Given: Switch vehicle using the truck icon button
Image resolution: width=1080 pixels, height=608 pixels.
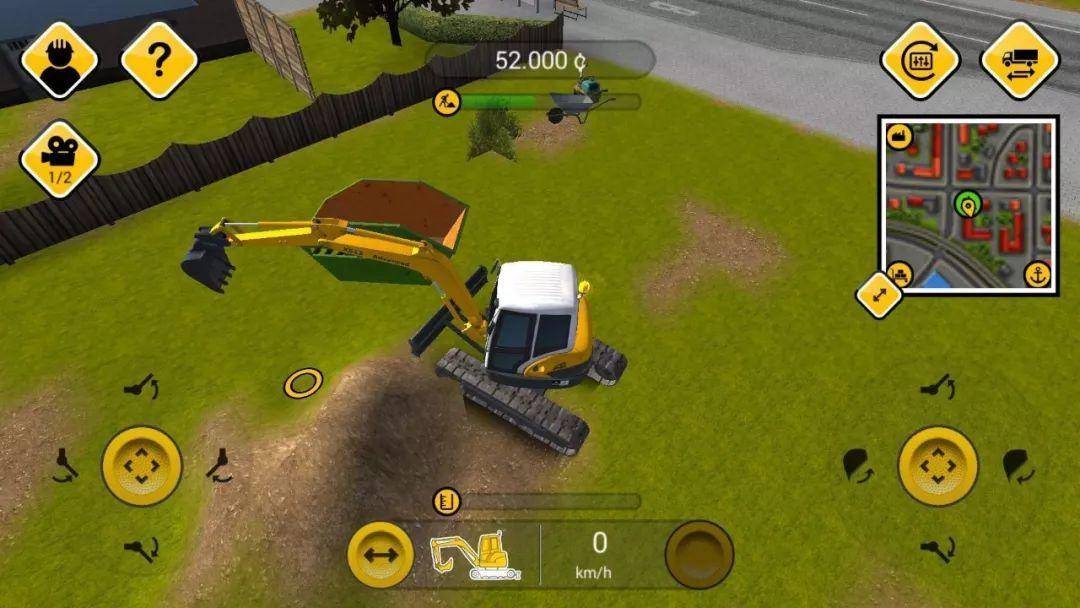Looking at the screenshot, I should [x=1020, y=60].
